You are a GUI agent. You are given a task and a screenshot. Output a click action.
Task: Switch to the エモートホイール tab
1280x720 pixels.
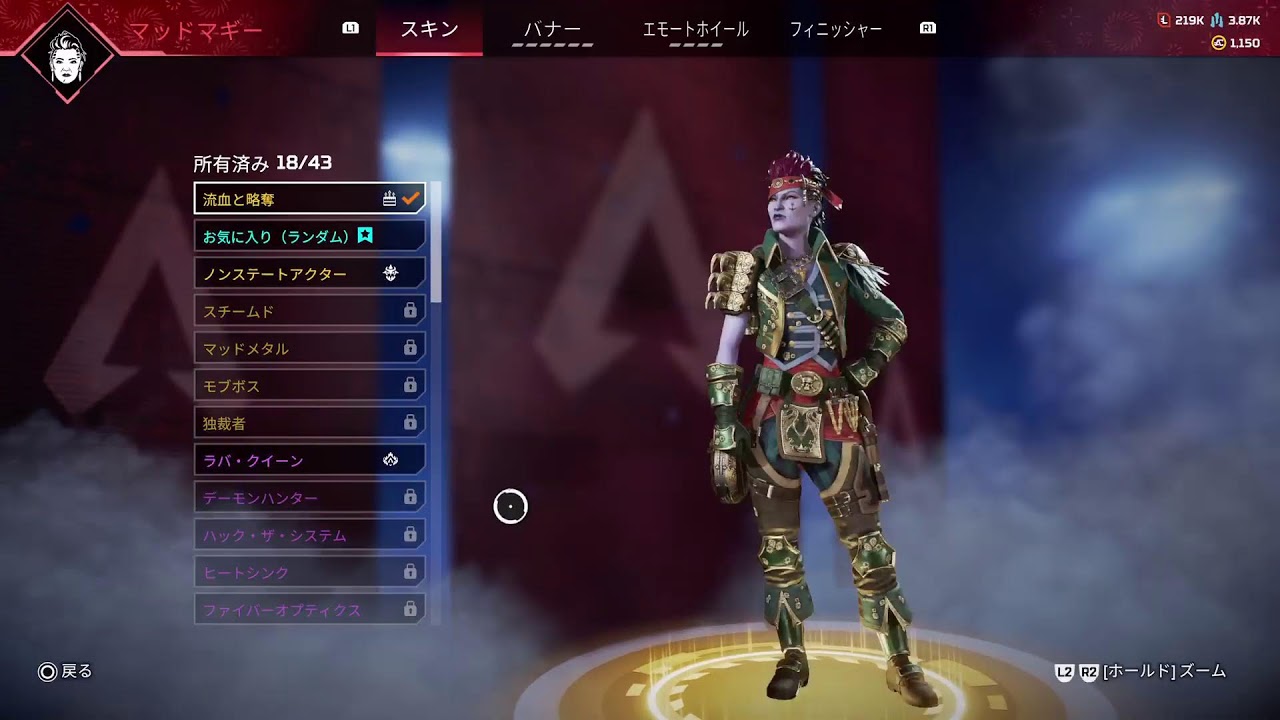[x=697, y=29]
